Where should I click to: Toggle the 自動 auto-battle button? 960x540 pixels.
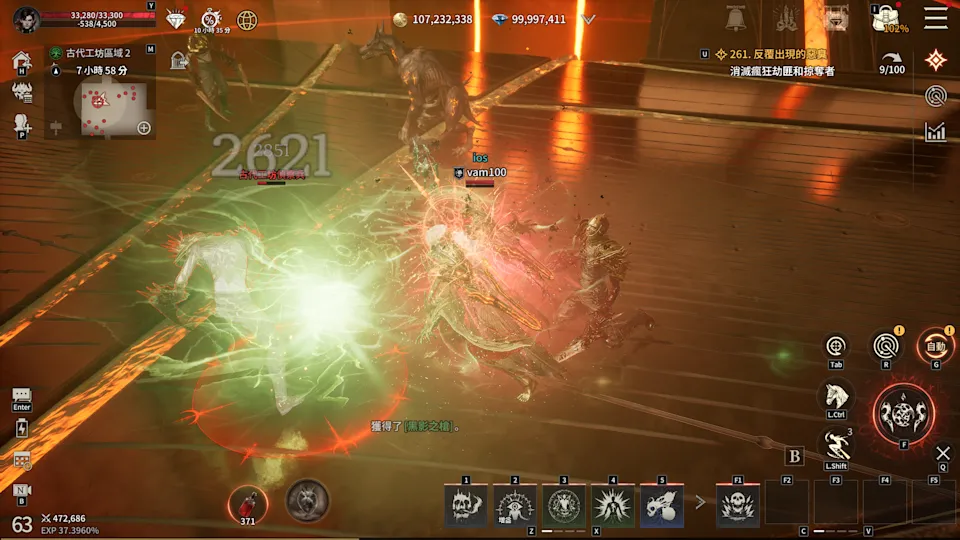pyautogui.click(x=935, y=347)
